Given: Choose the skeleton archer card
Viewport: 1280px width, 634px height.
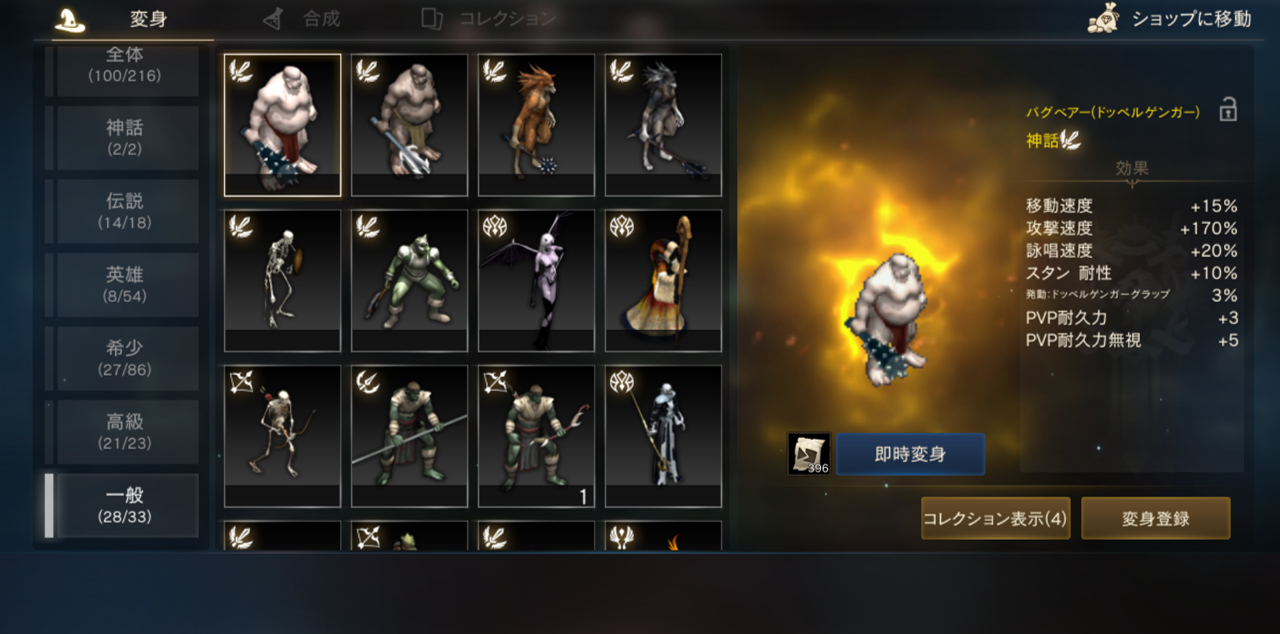Looking at the screenshot, I should [x=282, y=437].
